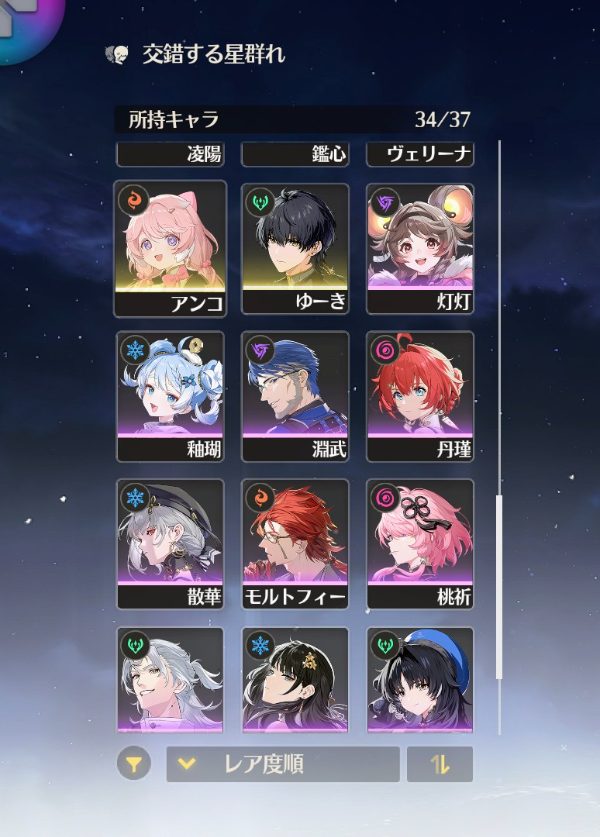This screenshot has height=837, width=600.
Task: Pick the モルトフィー character tile
Action: (x=295, y=544)
